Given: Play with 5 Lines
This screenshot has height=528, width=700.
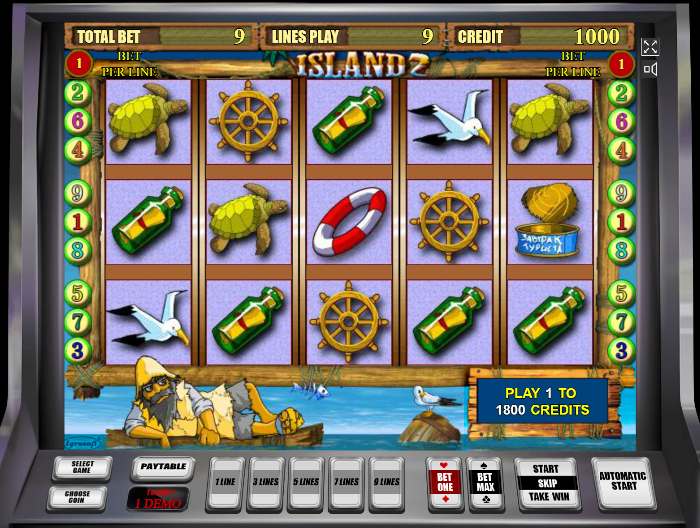Looking at the screenshot, I should pyautogui.click(x=306, y=483).
